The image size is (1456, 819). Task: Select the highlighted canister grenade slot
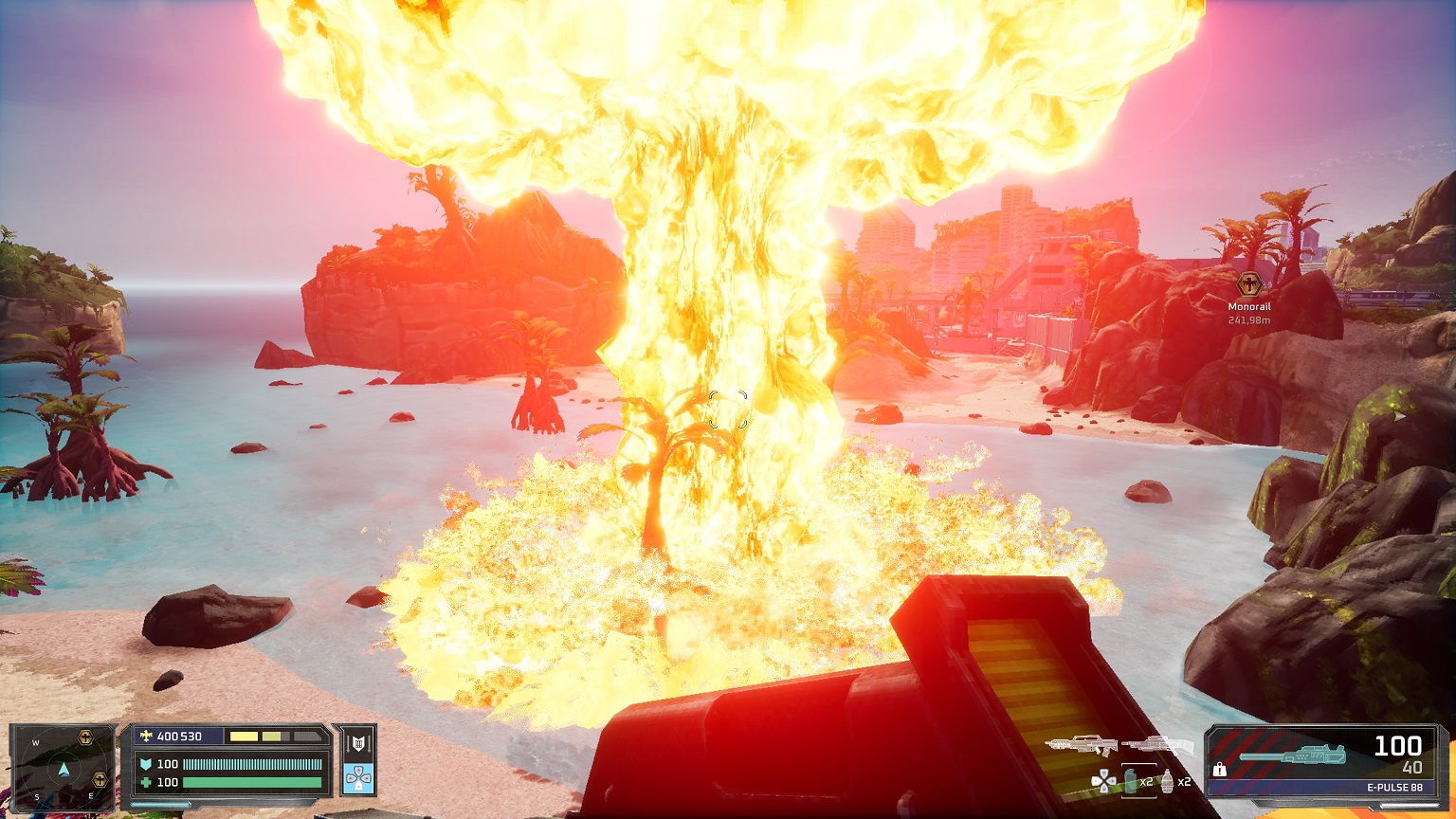(x=1133, y=782)
